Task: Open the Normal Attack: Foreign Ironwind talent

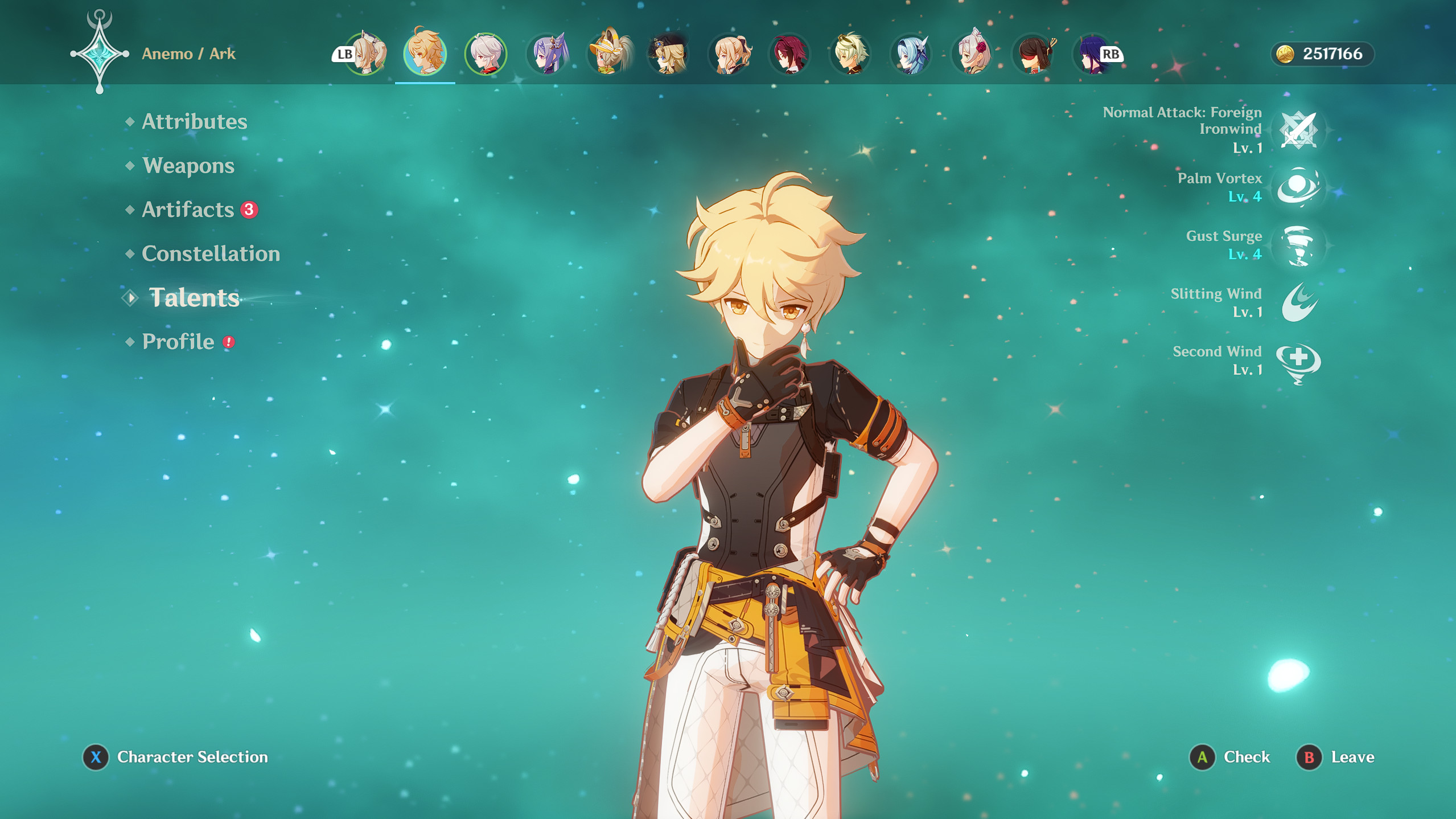Action: tap(1299, 130)
